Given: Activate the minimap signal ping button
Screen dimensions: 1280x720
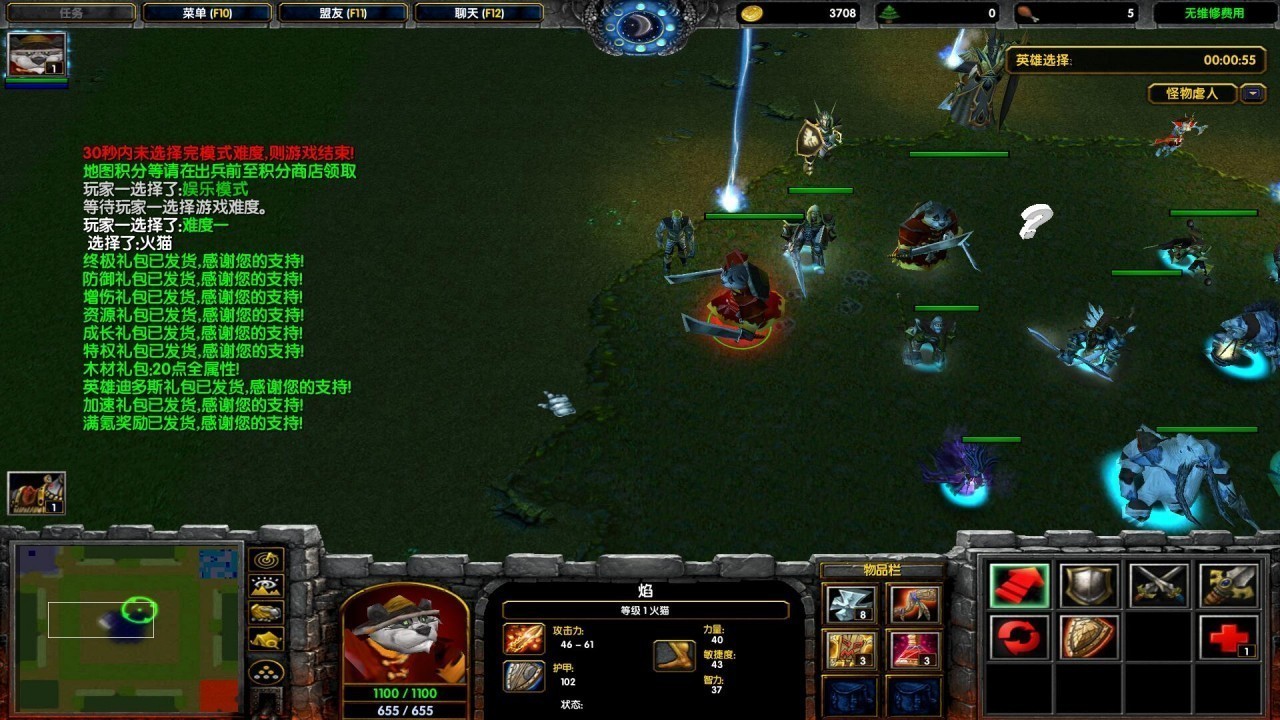Looking at the screenshot, I should [x=267, y=560].
